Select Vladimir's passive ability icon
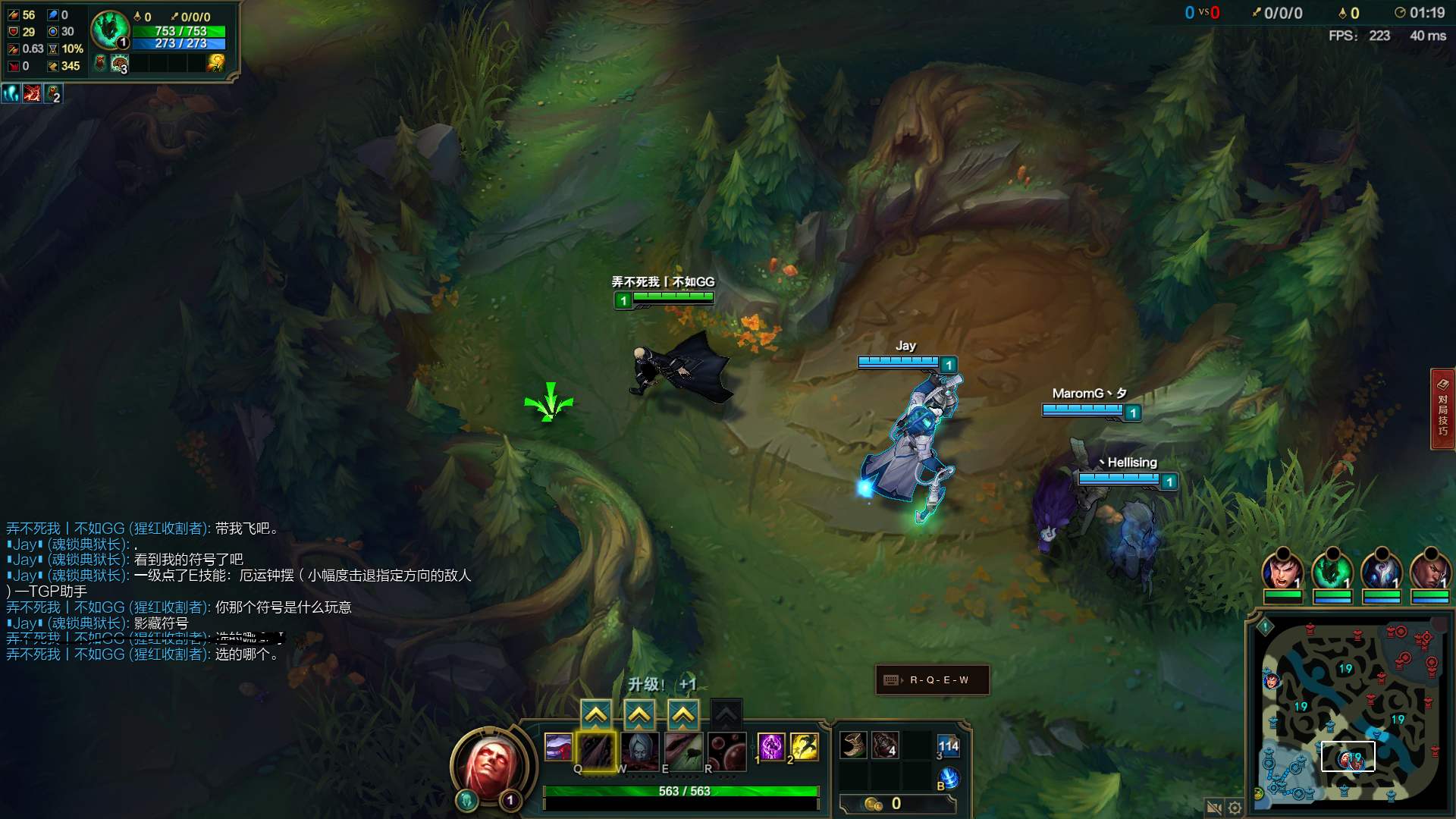The image size is (1456, 819). (558, 748)
